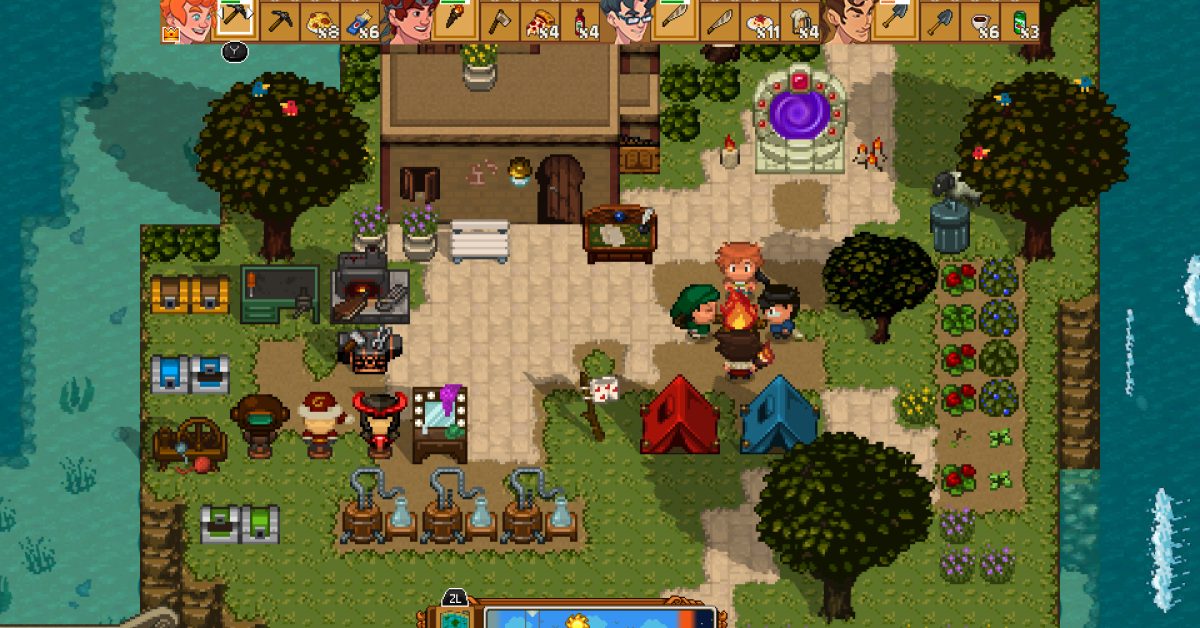Image resolution: width=1200 pixels, height=628 pixels.
Task: Open the map icon beside the day clock
Action: pos(451,618)
